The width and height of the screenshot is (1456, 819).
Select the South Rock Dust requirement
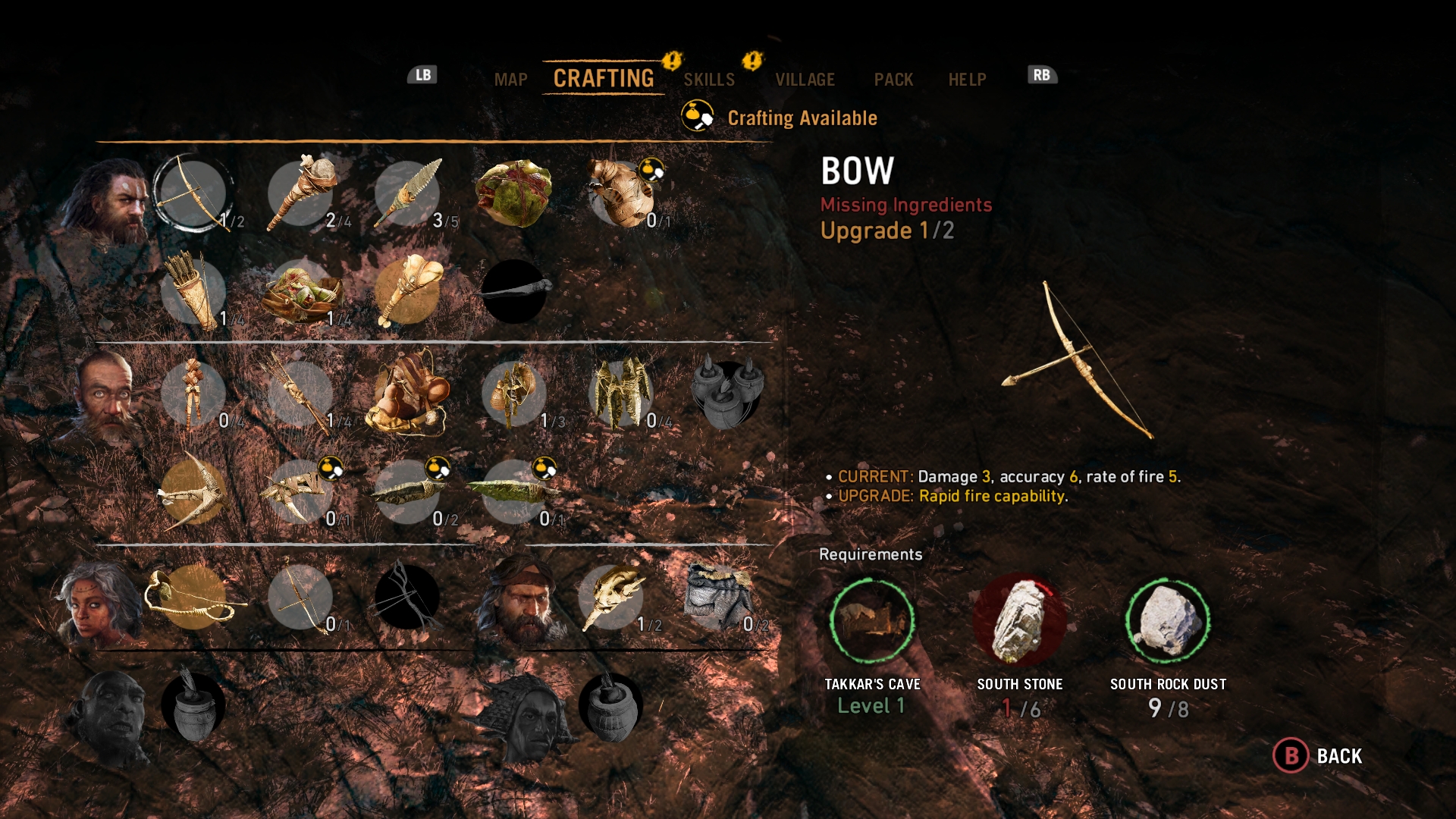point(1168,620)
